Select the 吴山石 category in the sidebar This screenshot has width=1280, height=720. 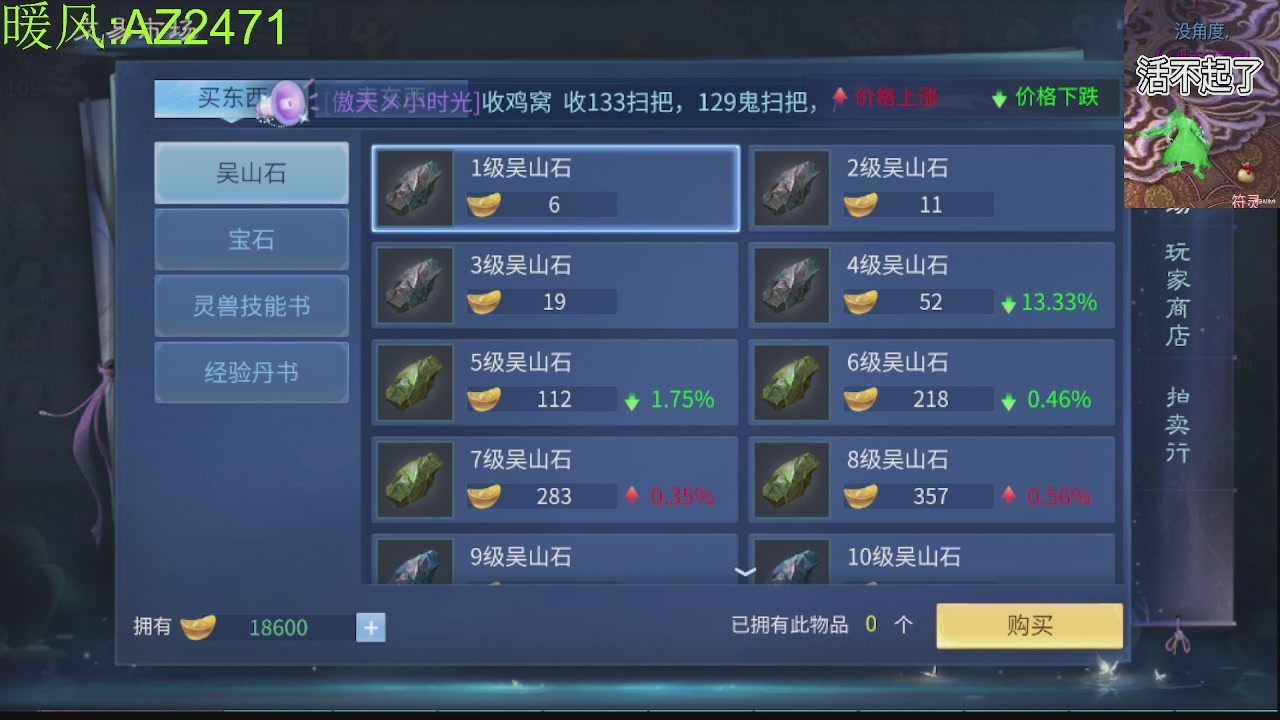(x=251, y=172)
